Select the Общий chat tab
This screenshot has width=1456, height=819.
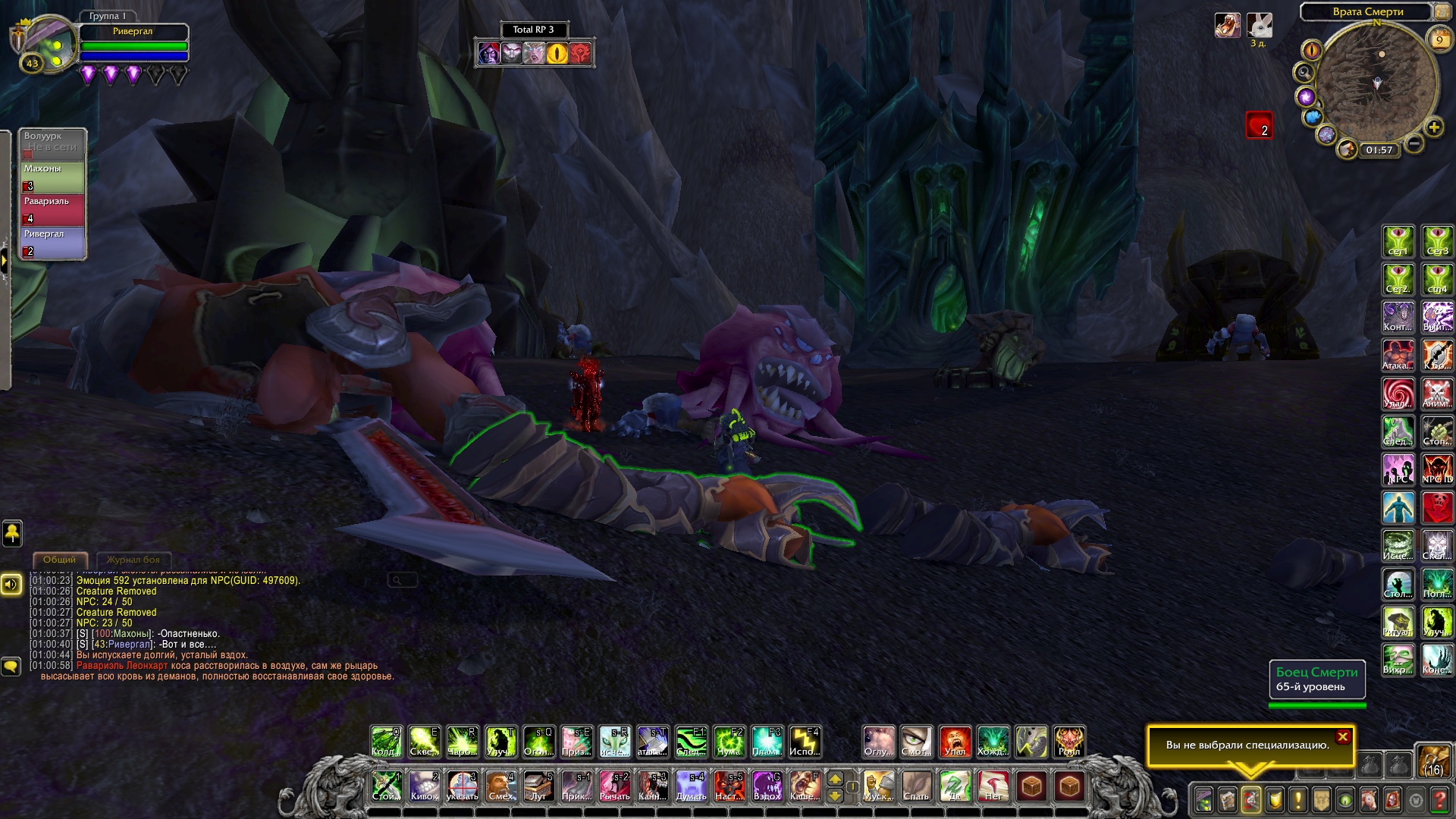(x=59, y=560)
